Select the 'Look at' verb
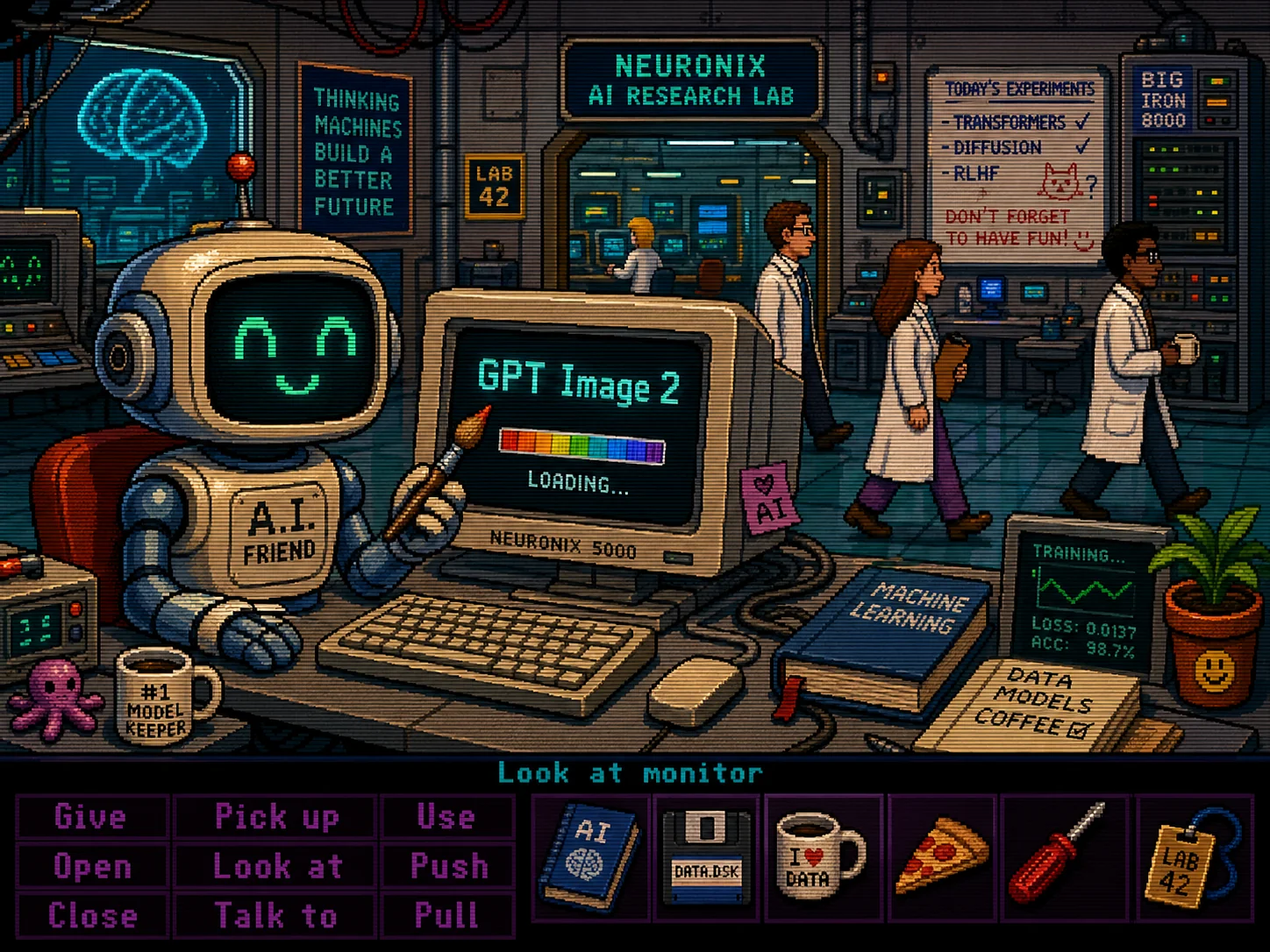The image size is (1270, 952). (275, 866)
